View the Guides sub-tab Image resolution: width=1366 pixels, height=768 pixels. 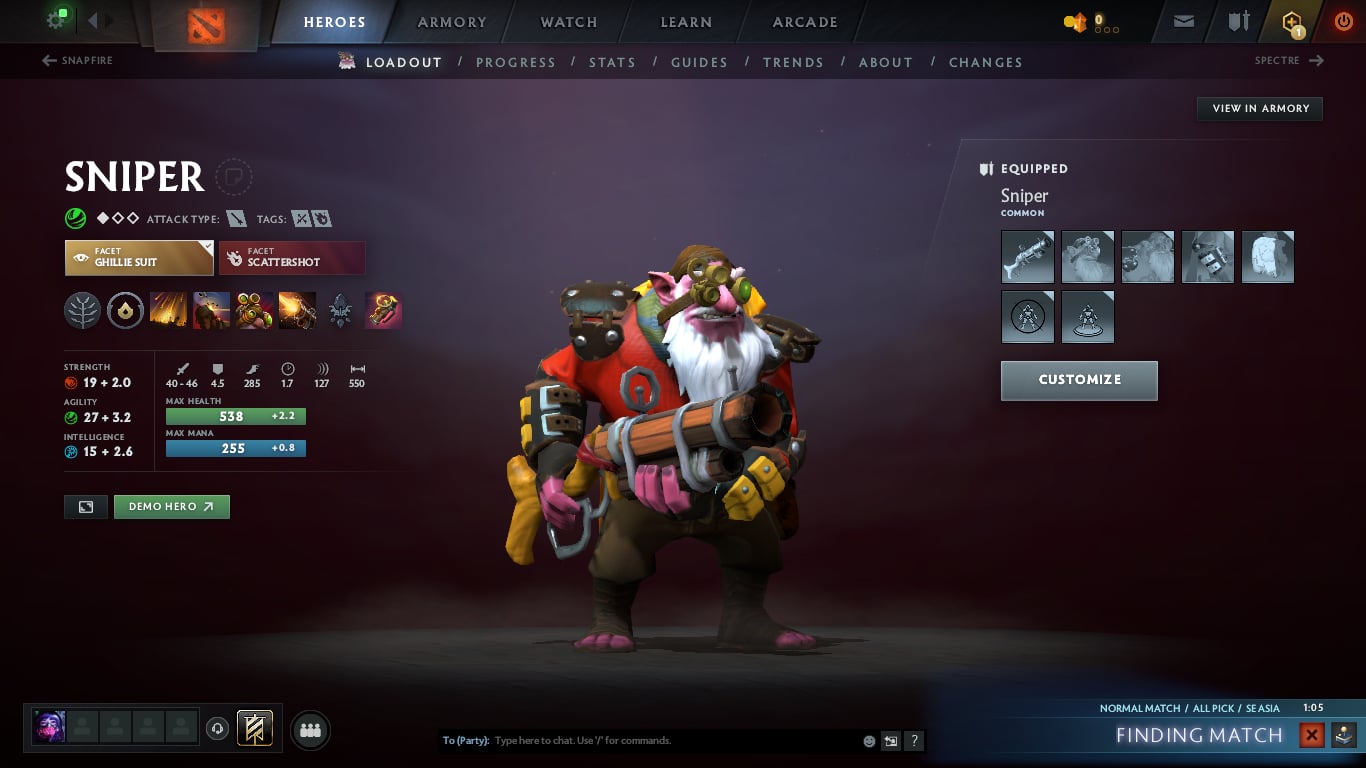(699, 62)
